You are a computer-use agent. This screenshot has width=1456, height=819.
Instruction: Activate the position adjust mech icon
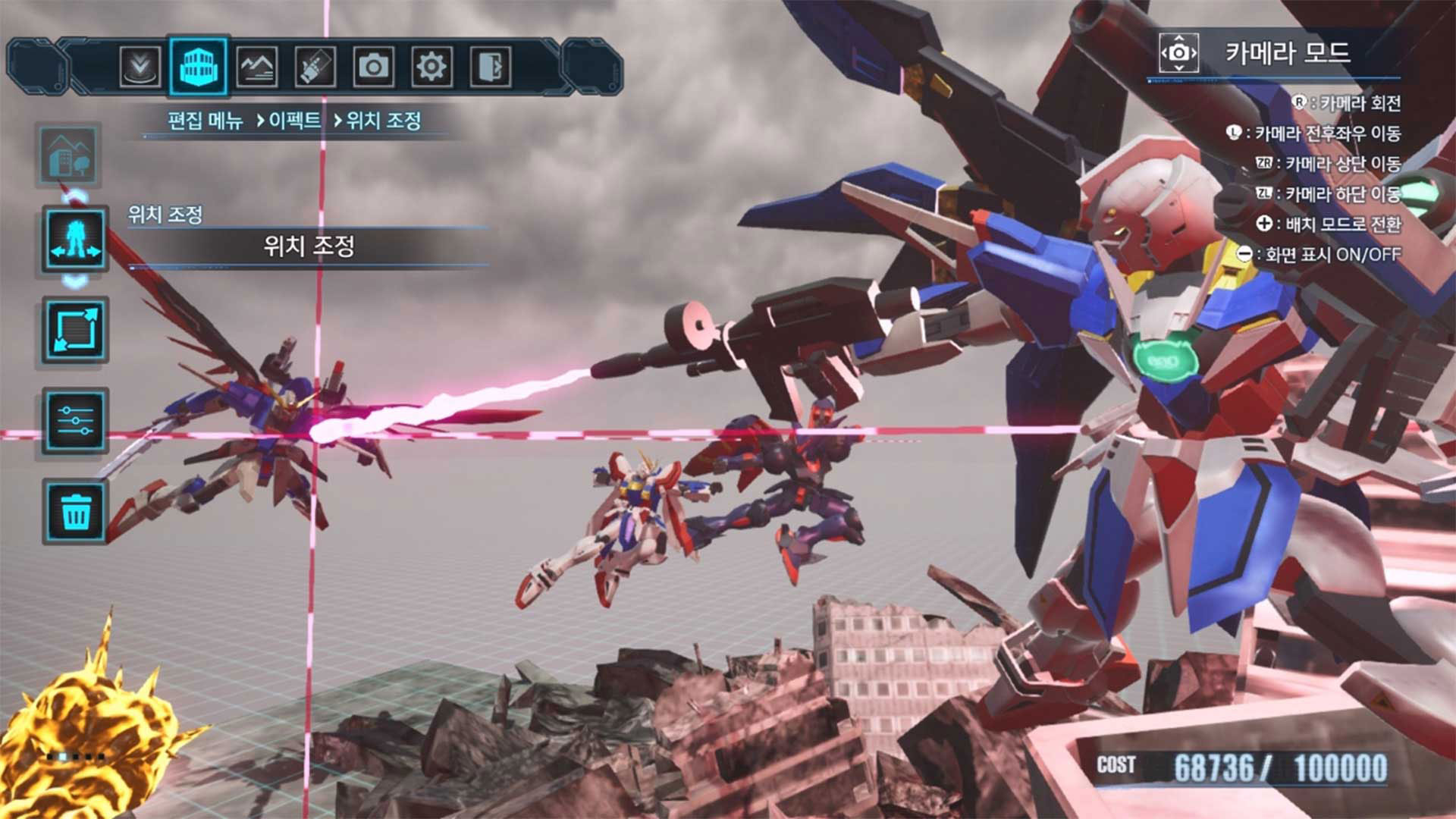[75, 240]
